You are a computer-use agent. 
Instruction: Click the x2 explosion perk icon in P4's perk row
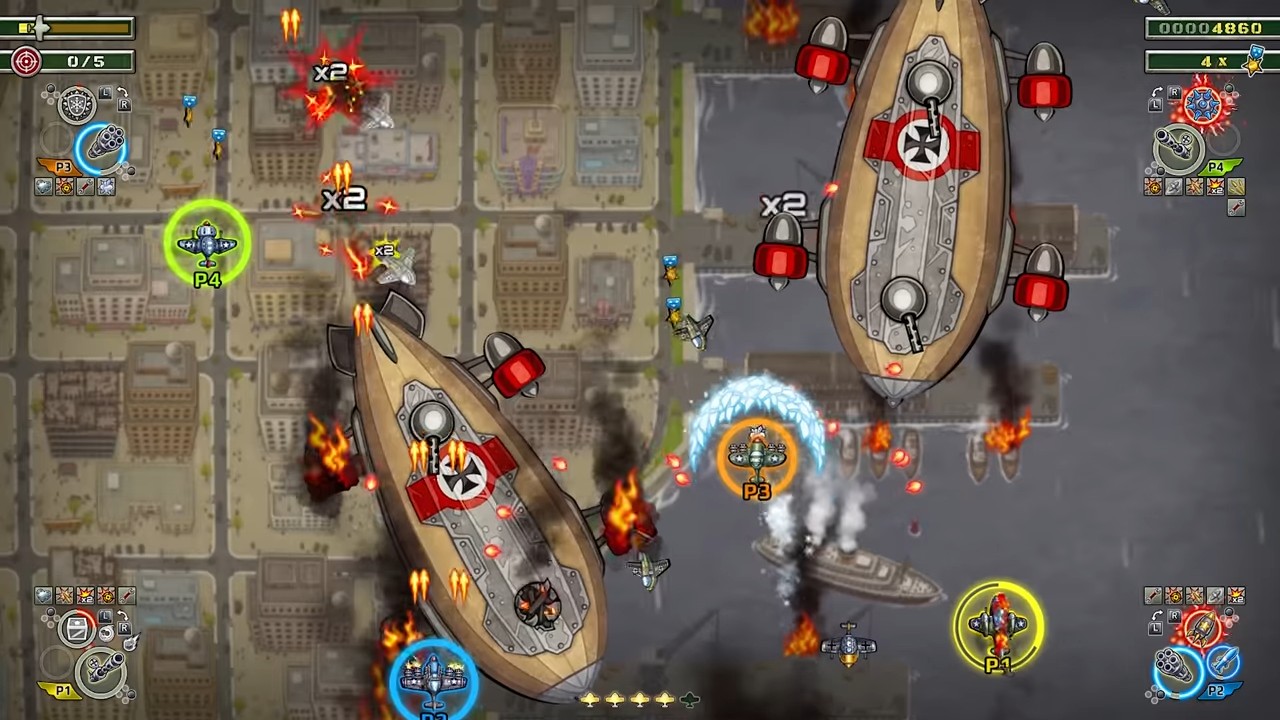[x=1215, y=186]
